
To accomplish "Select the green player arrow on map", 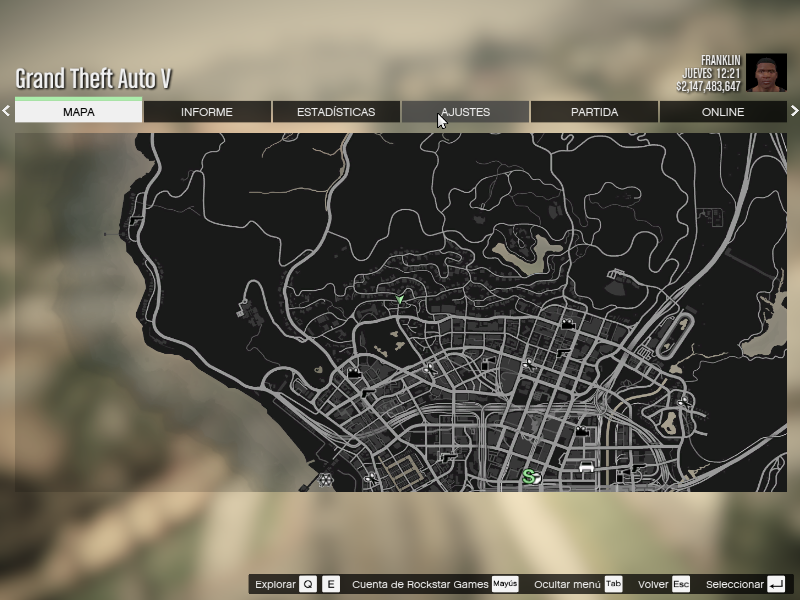I will (400, 299).
